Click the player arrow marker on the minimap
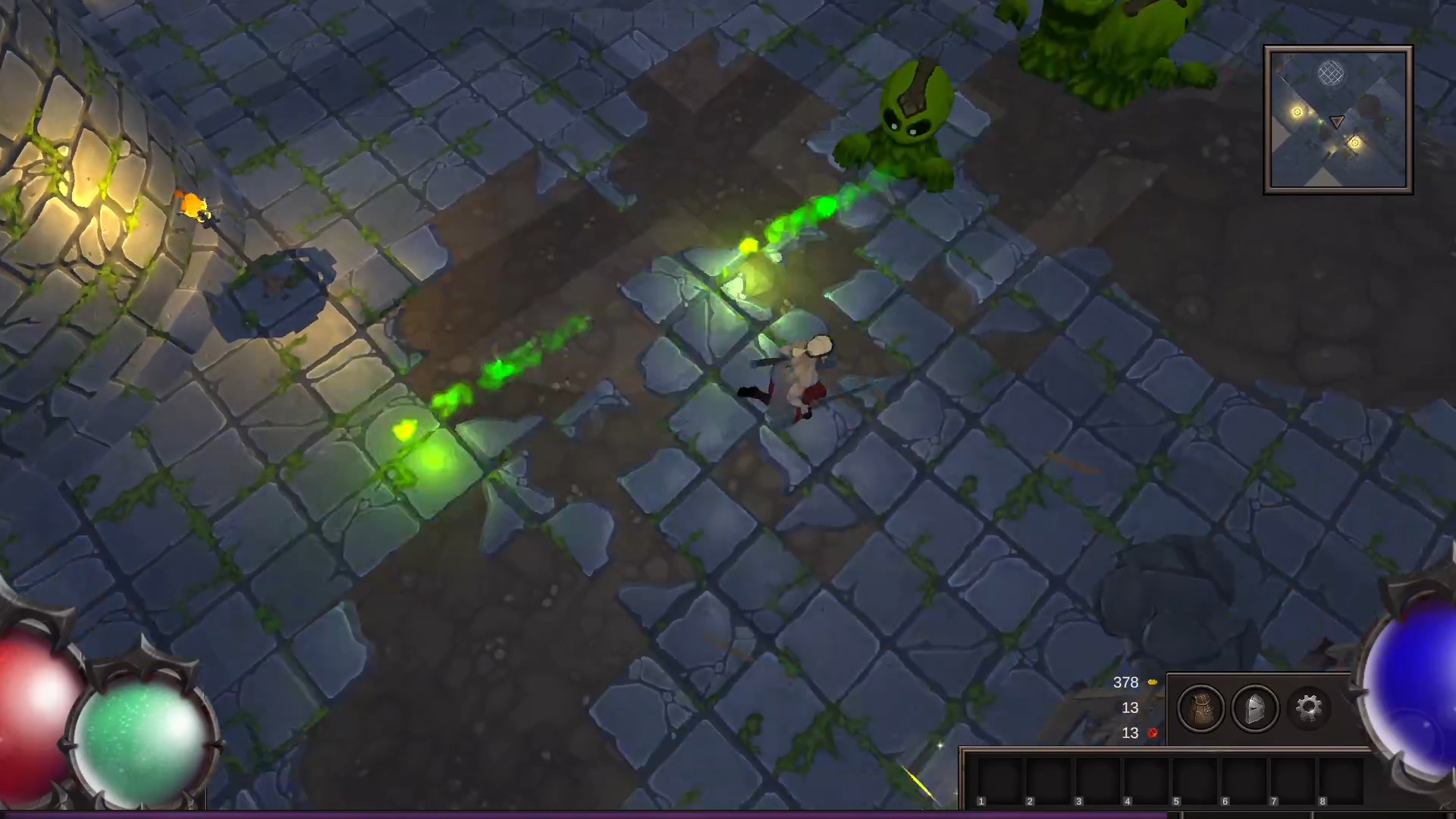Screen dimensions: 1456x819 (x=1335, y=120)
